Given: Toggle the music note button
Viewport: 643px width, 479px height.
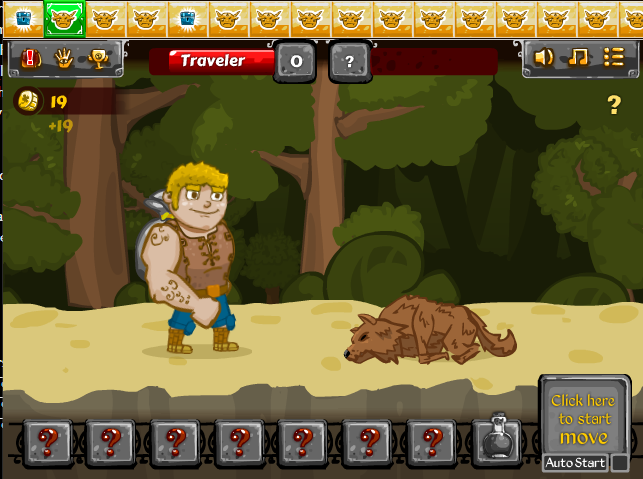Looking at the screenshot, I should (577, 58).
